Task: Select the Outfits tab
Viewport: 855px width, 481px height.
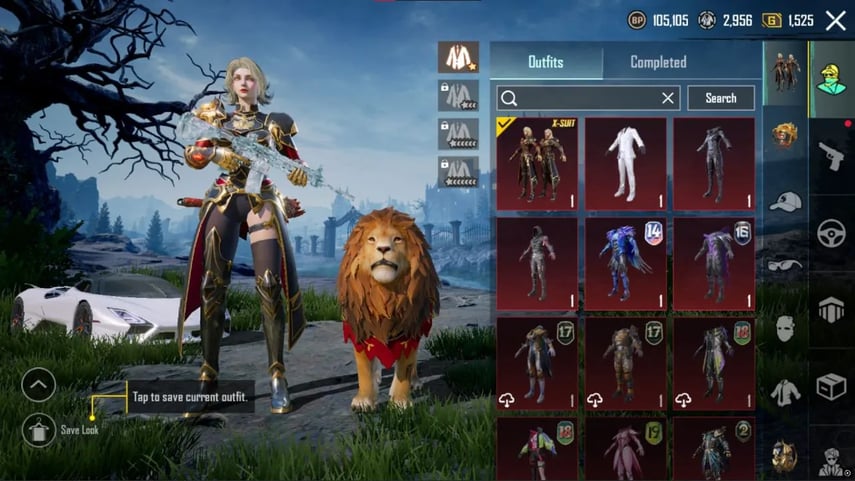Action: point(545,62)
